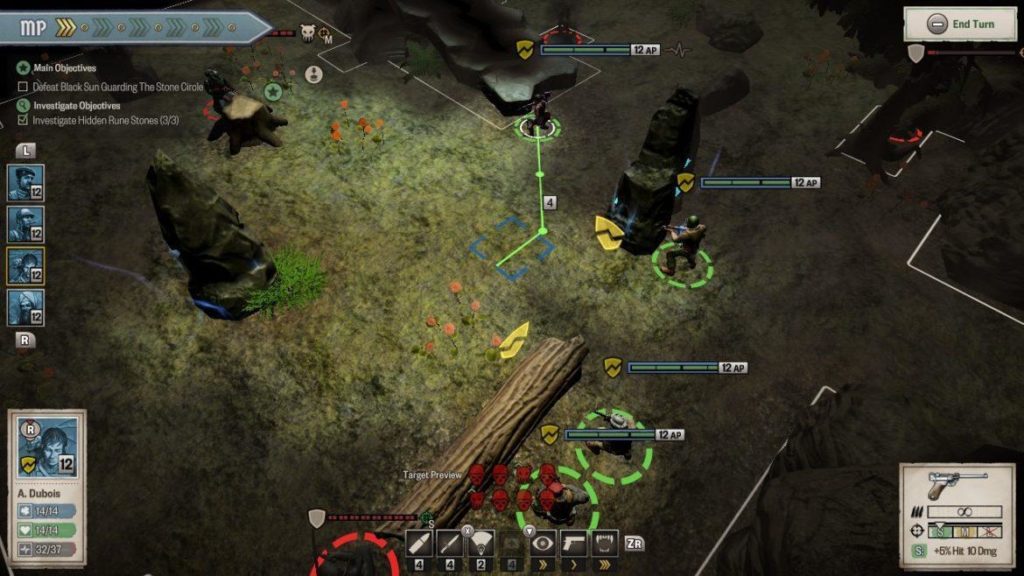Use the cone spread attack ability
1024x576 pixels.
pos(481,544)
